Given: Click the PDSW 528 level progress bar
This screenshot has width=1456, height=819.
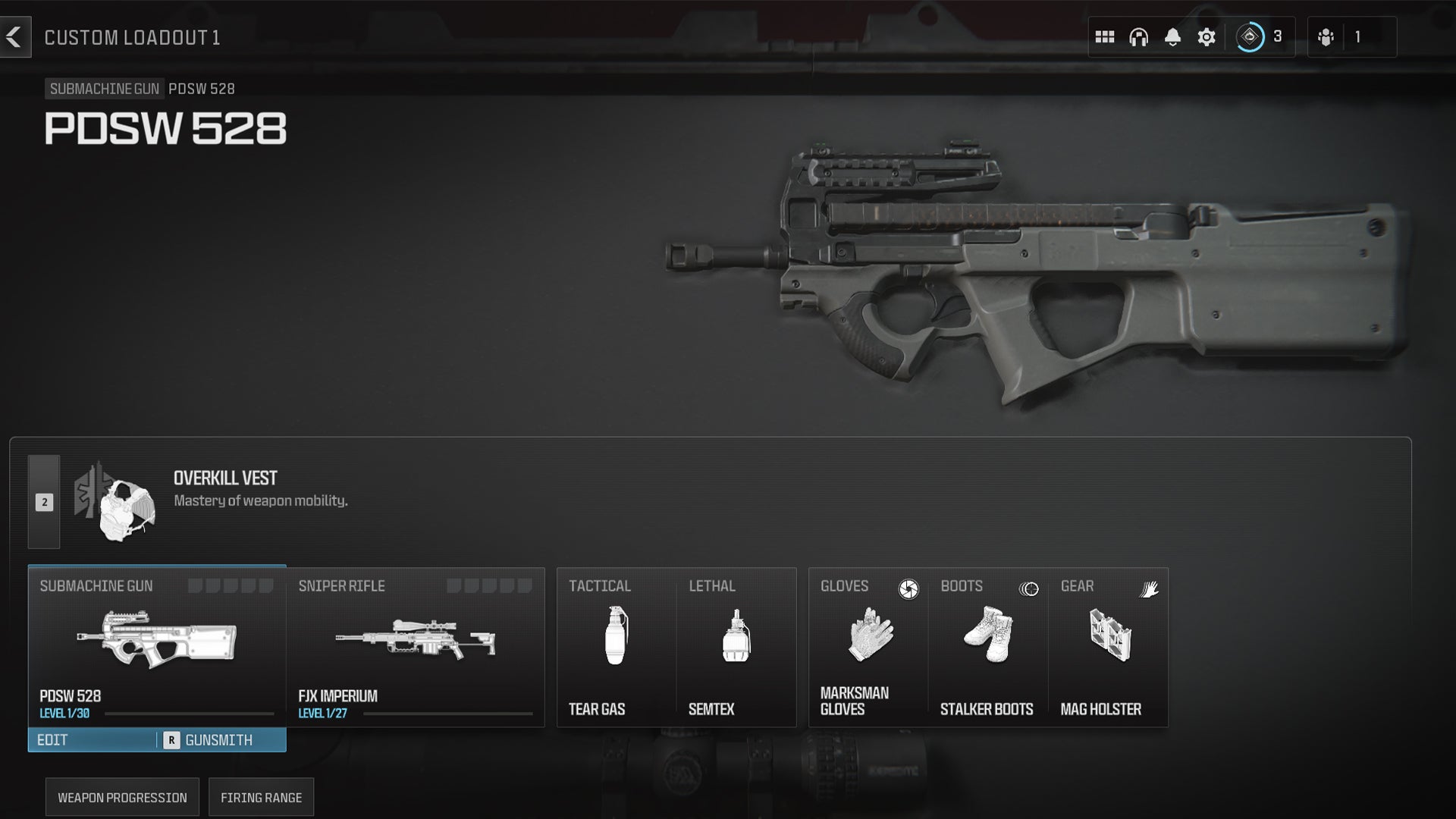Looking at the screenshot, I should [190, 714].
